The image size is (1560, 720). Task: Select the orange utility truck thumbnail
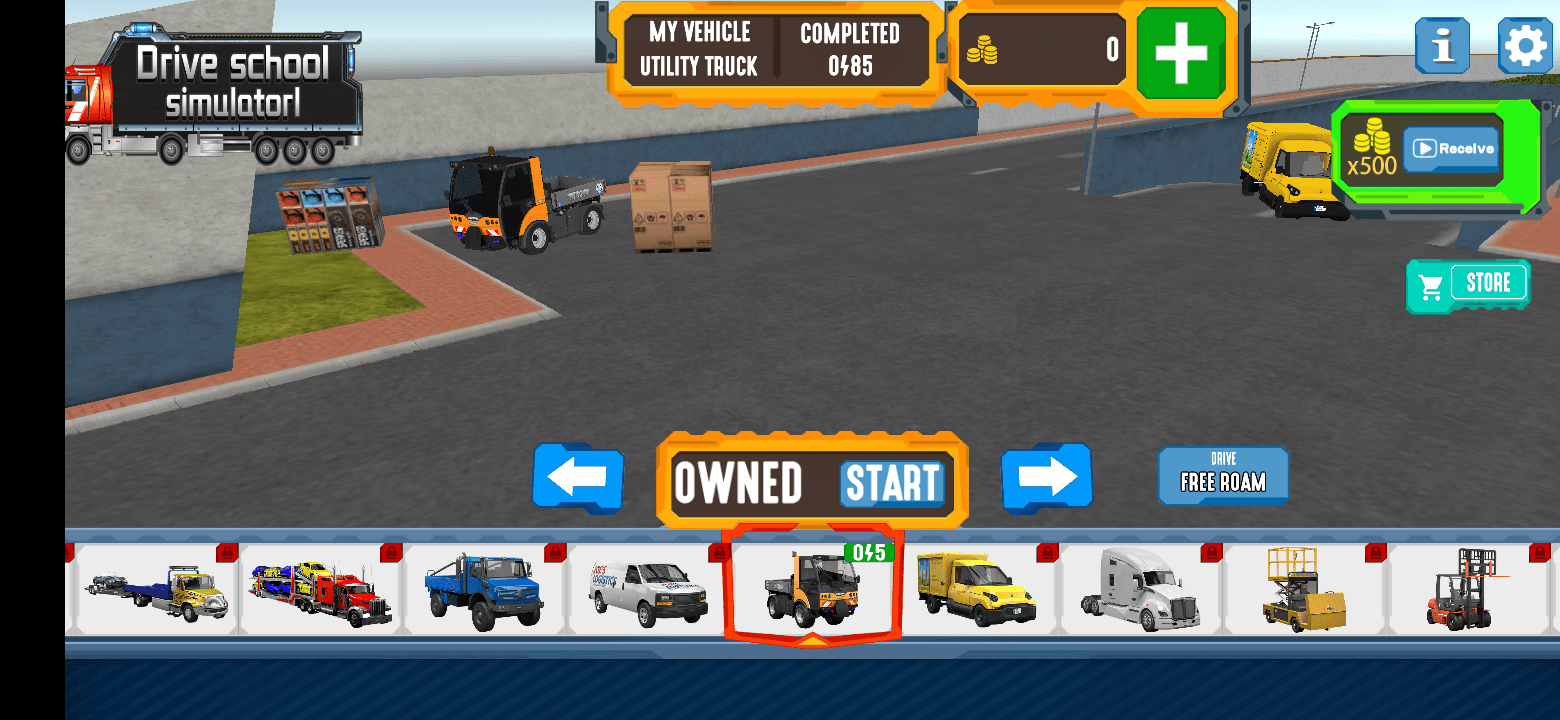(x=812, y=590)
